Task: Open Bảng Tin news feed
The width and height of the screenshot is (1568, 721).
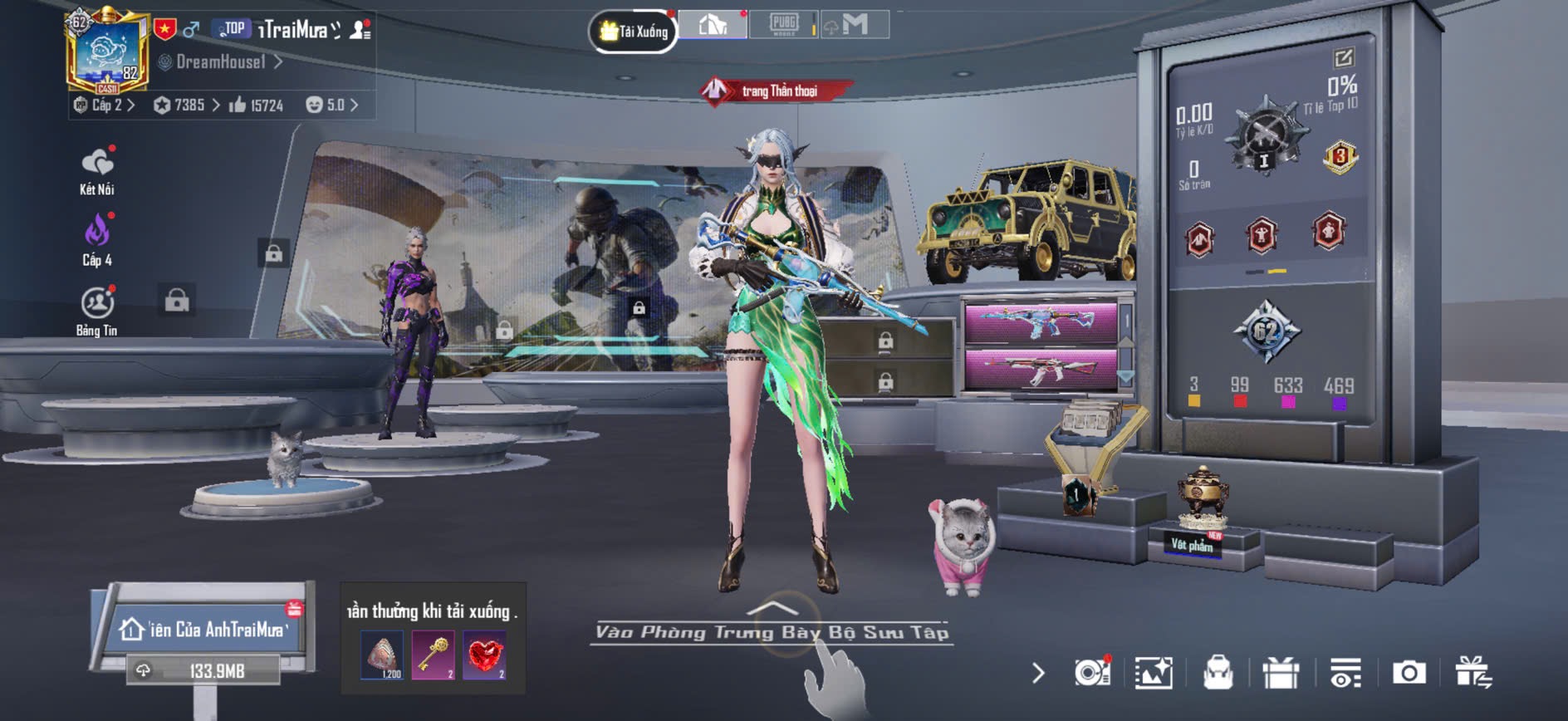Action: [x=97, y=311]
